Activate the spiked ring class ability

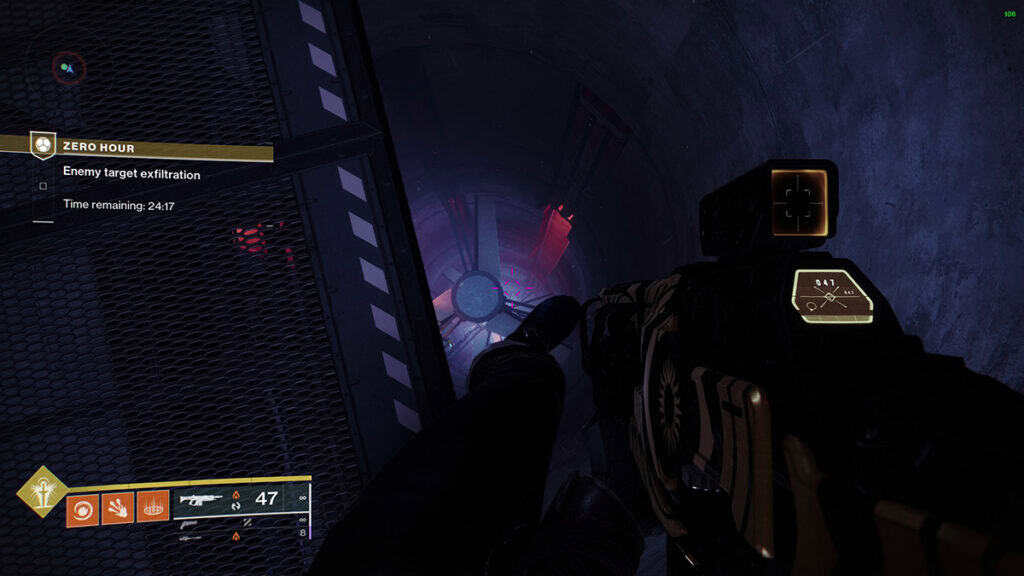(153, 509)
